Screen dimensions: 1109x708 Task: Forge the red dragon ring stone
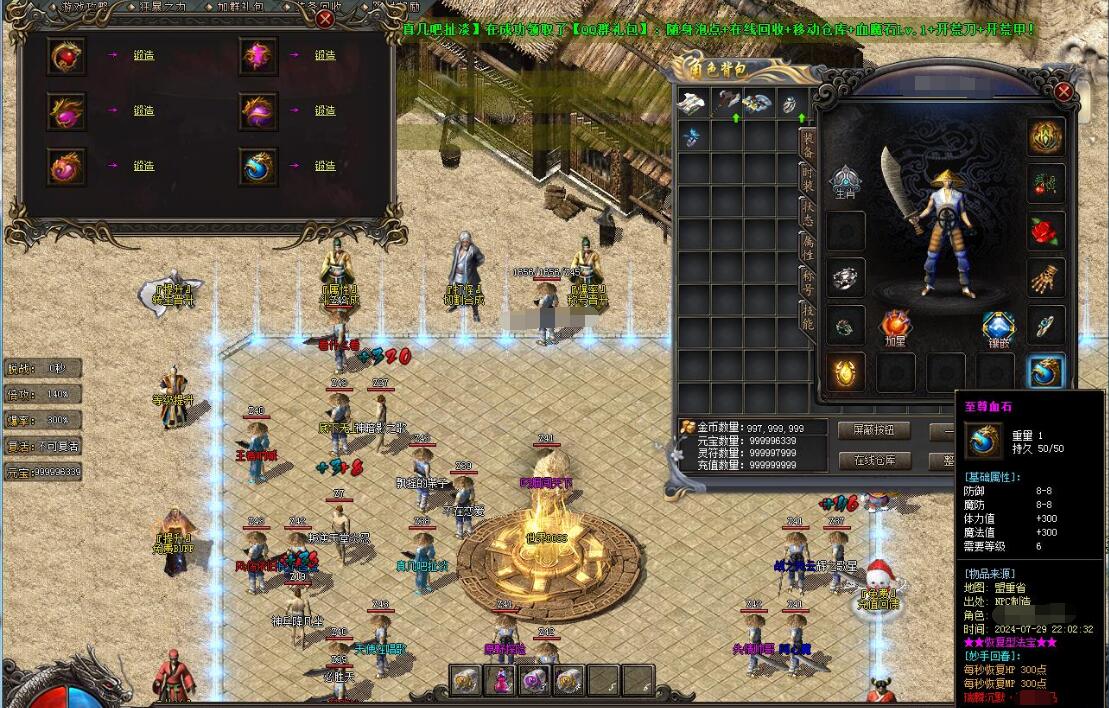point(144,56)
